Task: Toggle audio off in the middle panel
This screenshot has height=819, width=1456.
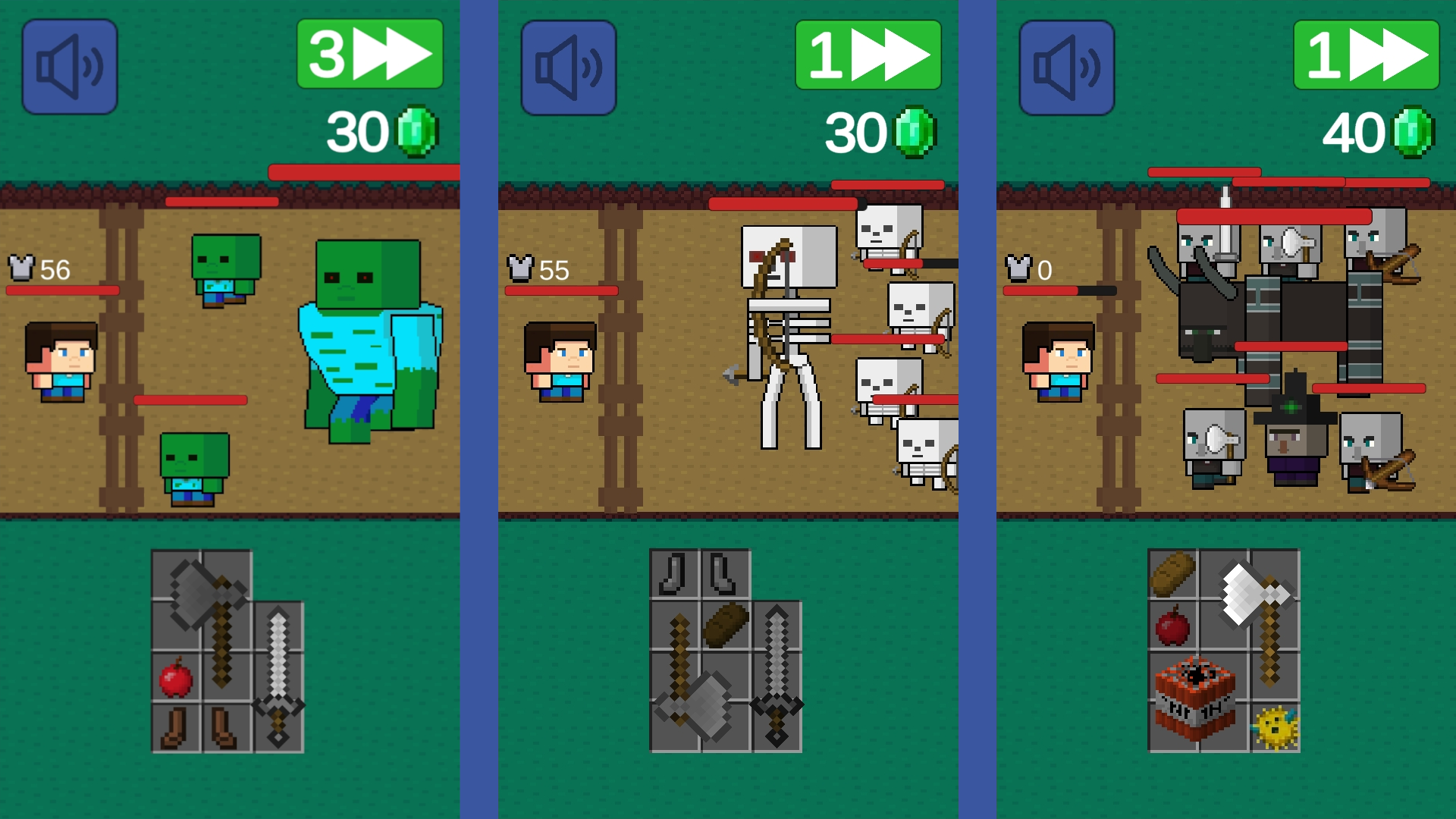Action: pos(568,66)
